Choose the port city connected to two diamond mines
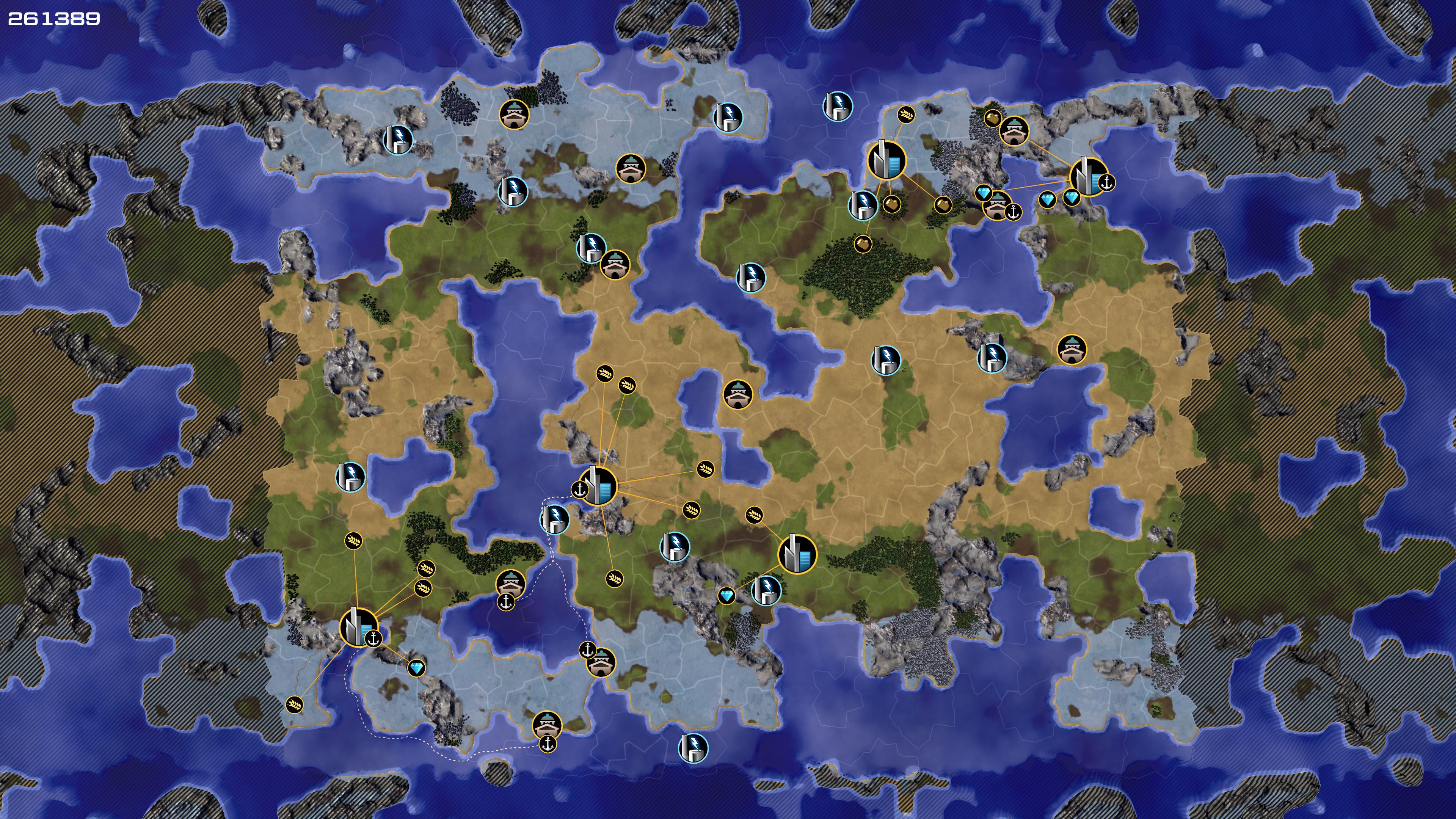 (1088, 176)
